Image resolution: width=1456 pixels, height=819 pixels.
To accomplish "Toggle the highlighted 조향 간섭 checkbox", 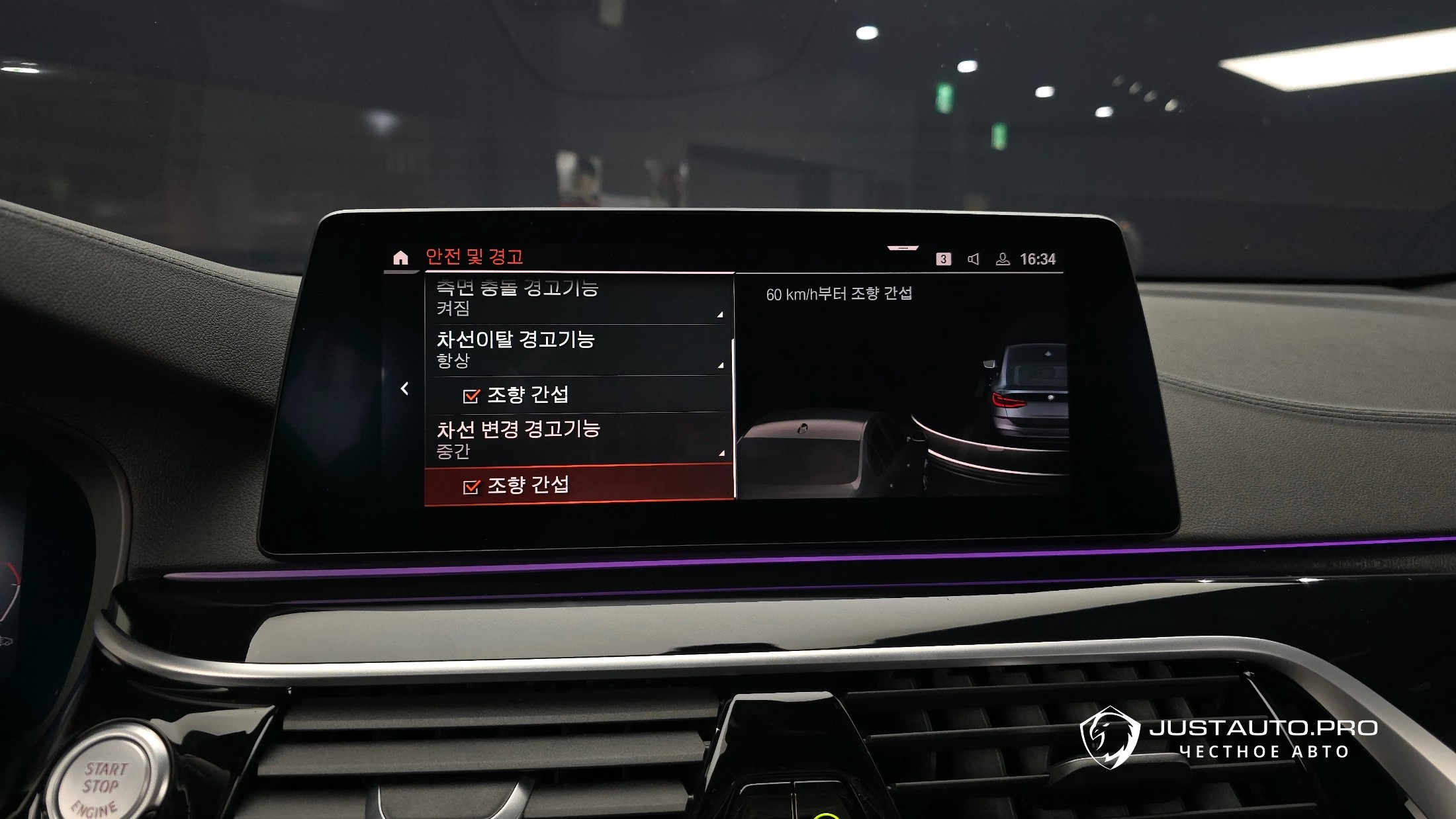I will pos(471,487).
